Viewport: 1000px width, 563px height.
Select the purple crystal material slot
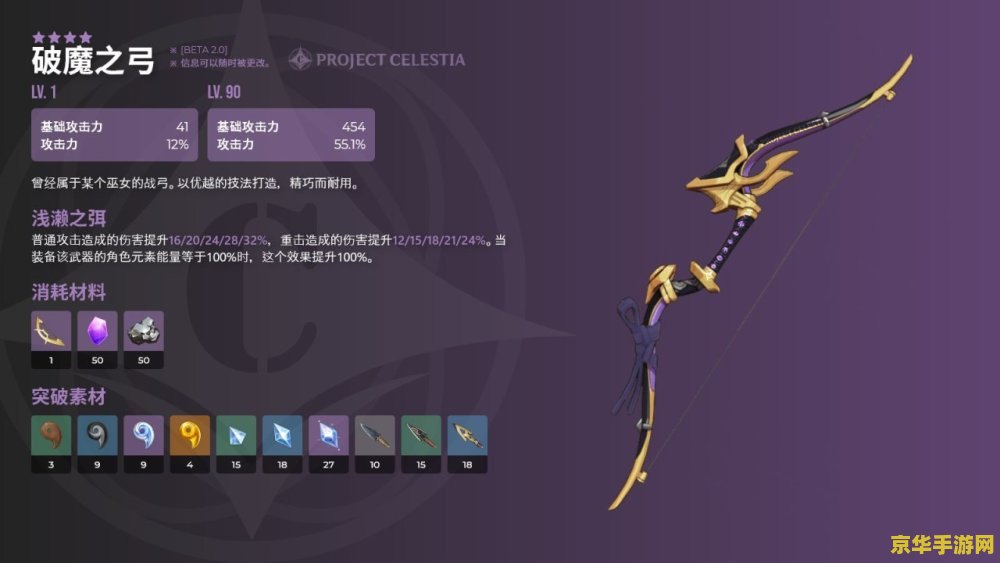[x=97, y=331]
